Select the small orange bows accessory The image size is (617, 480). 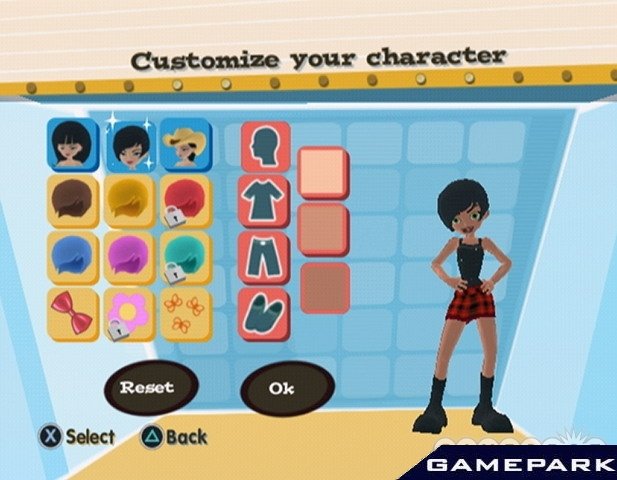pyautogui.click(x=186, y=312)
